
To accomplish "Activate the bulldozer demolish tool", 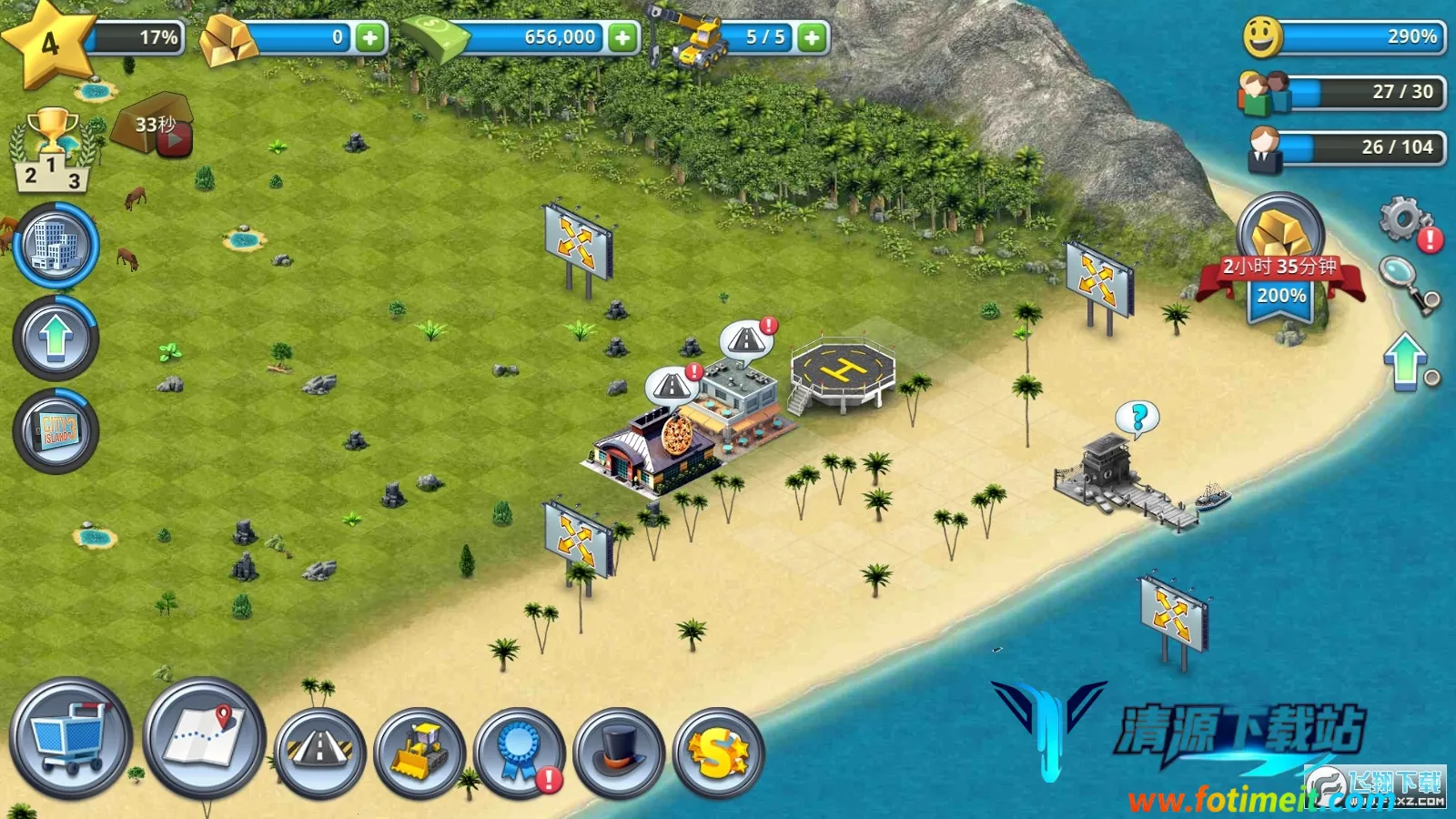I will [x=420, y=752].
